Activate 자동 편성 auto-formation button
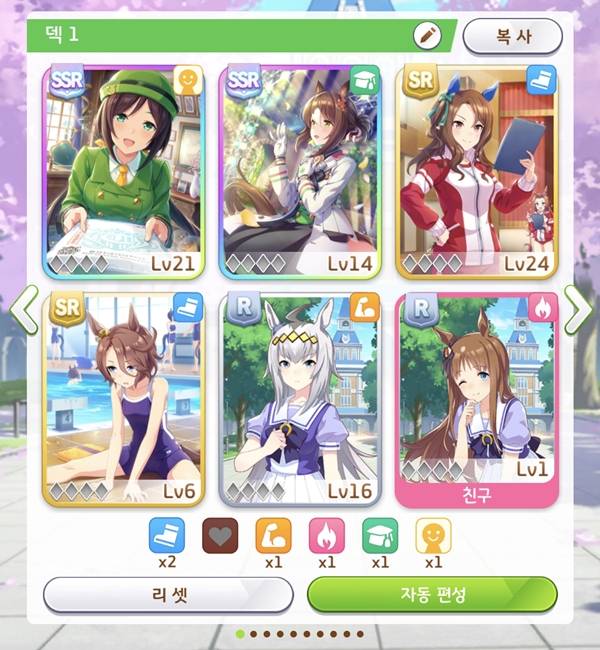The height and width of the screenshot is (650, 600). pyautogui.click(x=431, y=594)
